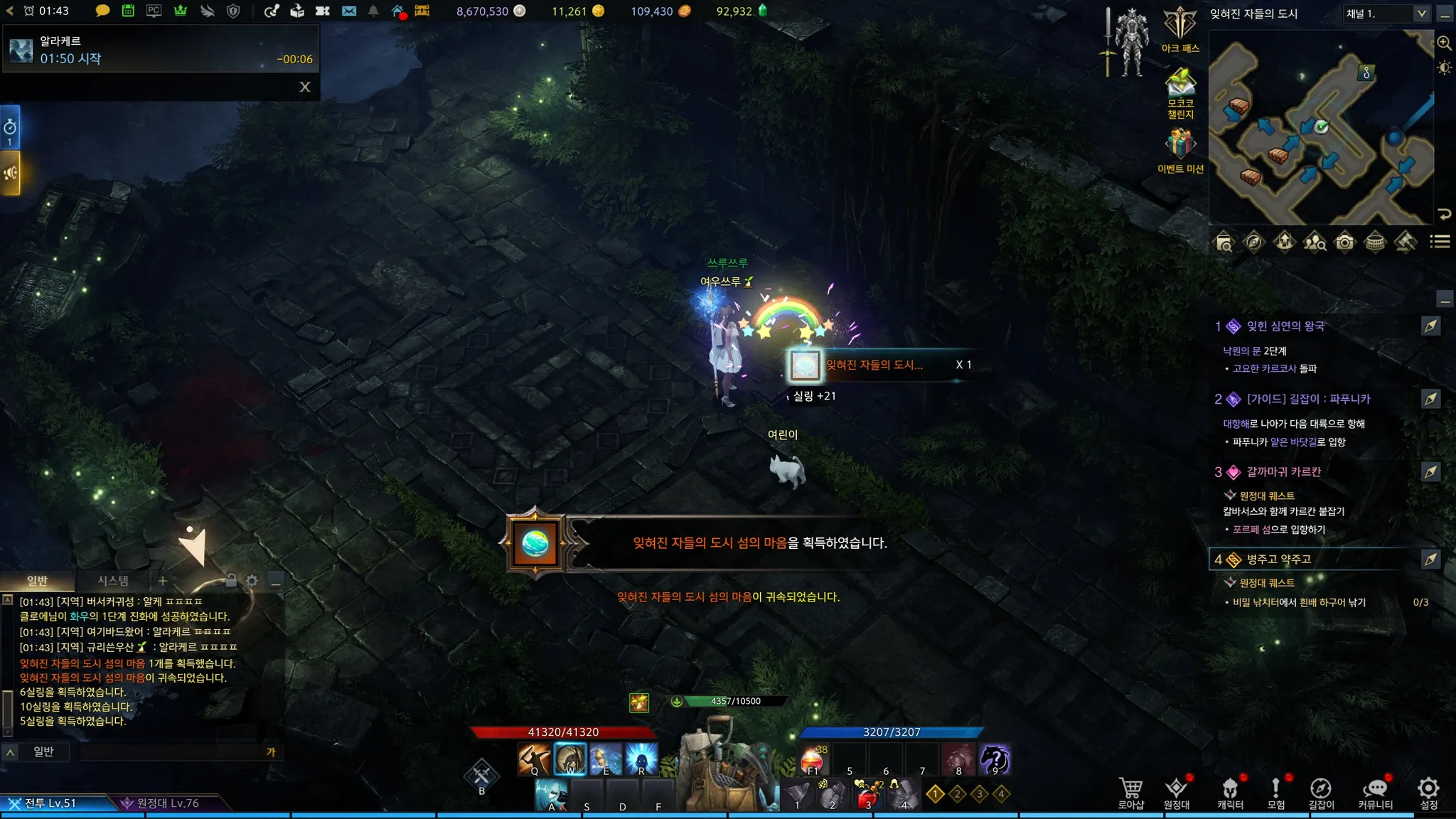Open the 이벤트 미션 gift icon
The width and height of the screenshot is (1456, 819).
(x=1180, y=149)
